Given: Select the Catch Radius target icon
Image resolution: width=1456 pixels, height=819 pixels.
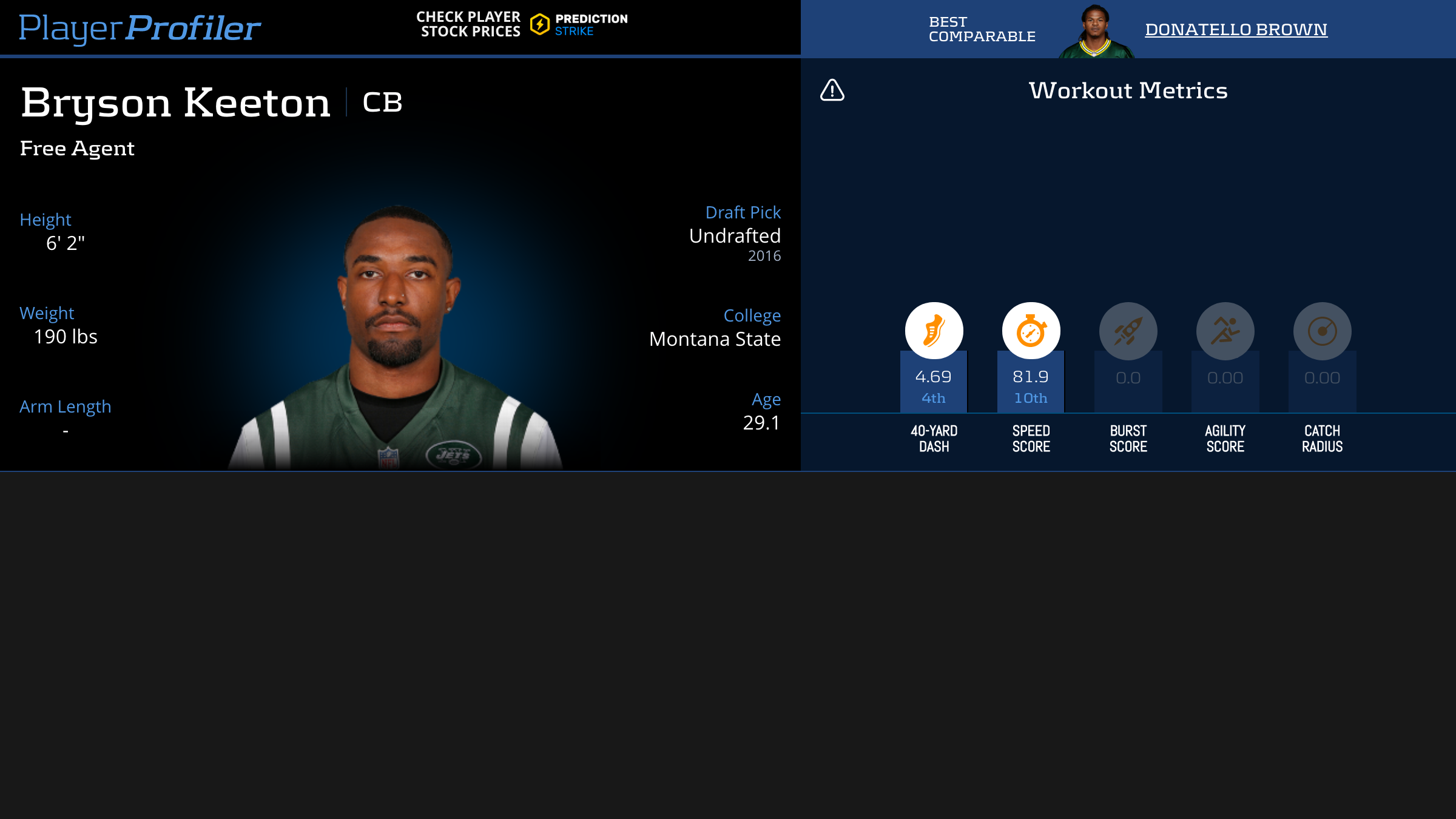Looking at the screenshot, I should pyautogui.click(x=1322, y=331).
